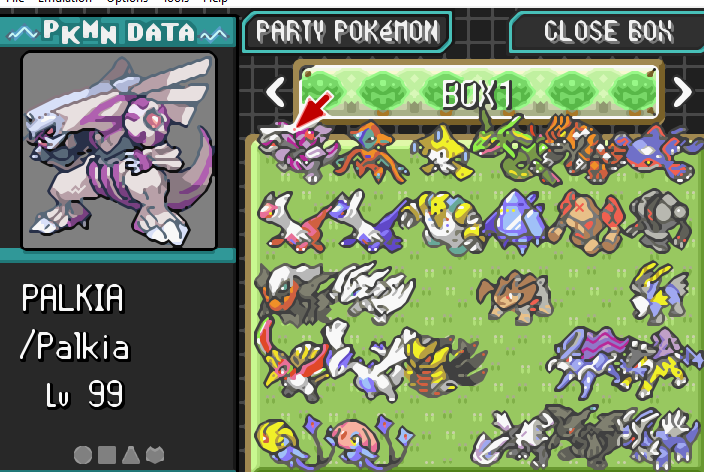
Task: Go to the next box
Action: [682, 93]
